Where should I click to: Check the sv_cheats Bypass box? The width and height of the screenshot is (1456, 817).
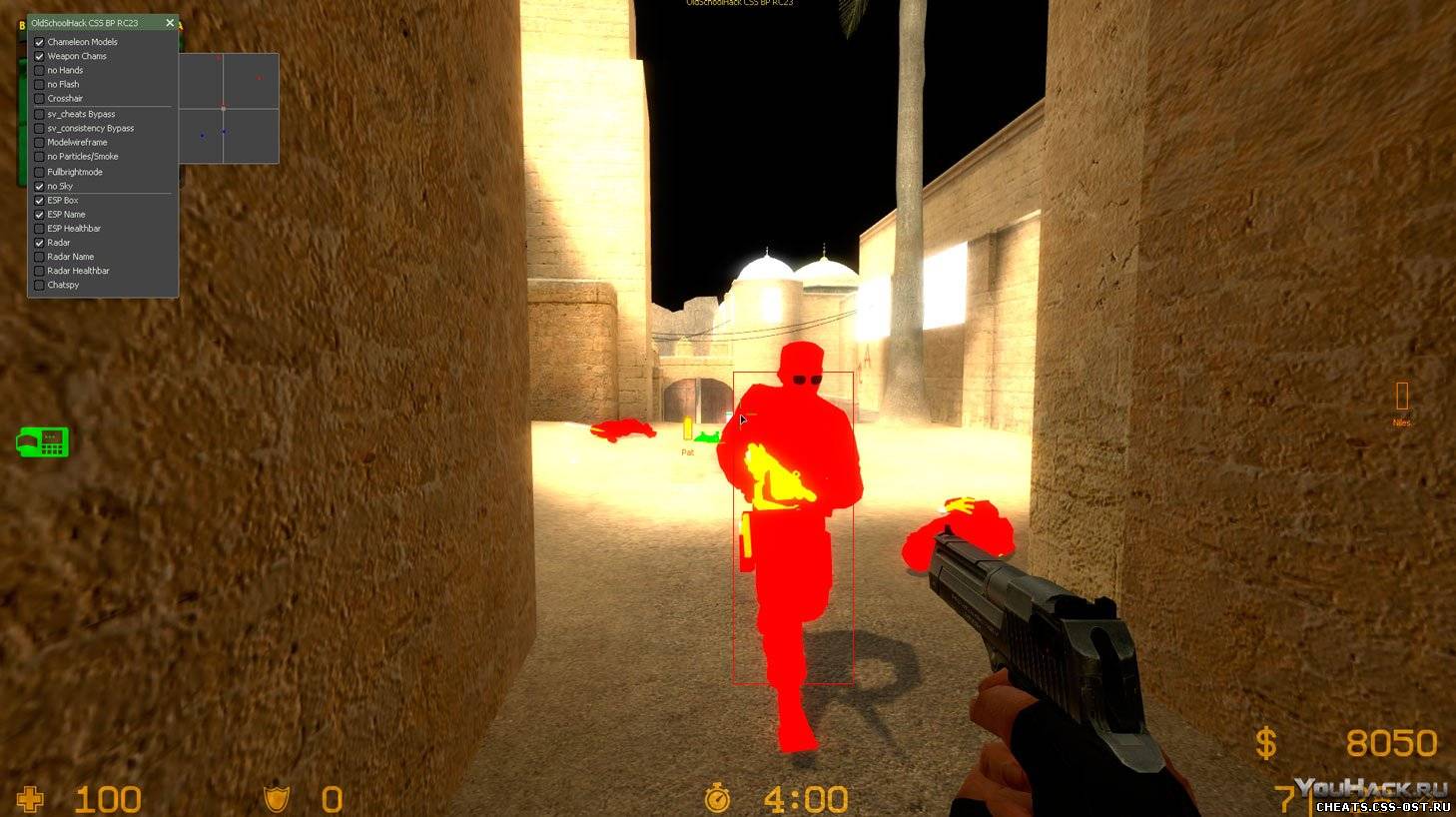click(x=39, y=115)
